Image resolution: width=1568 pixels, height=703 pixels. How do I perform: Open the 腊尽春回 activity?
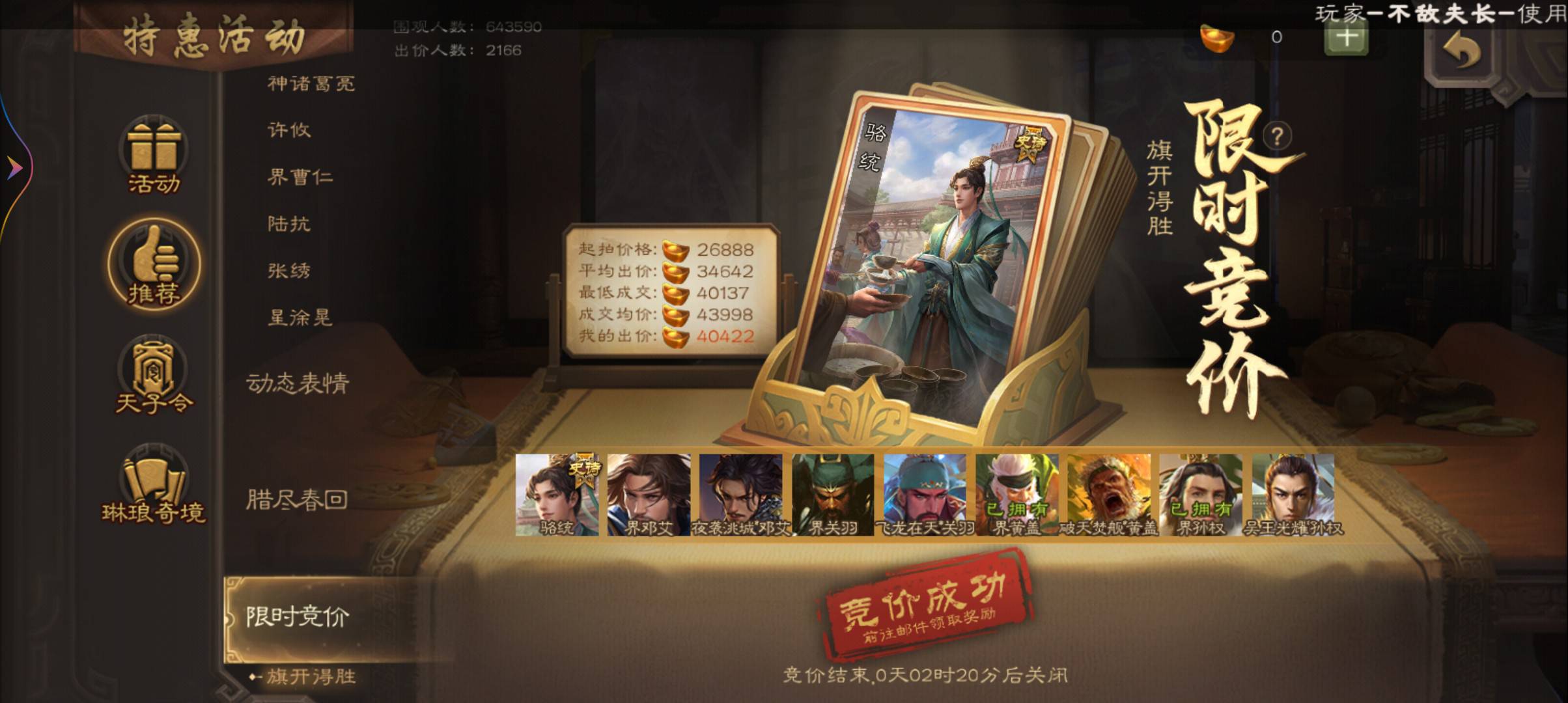point(296,500)
